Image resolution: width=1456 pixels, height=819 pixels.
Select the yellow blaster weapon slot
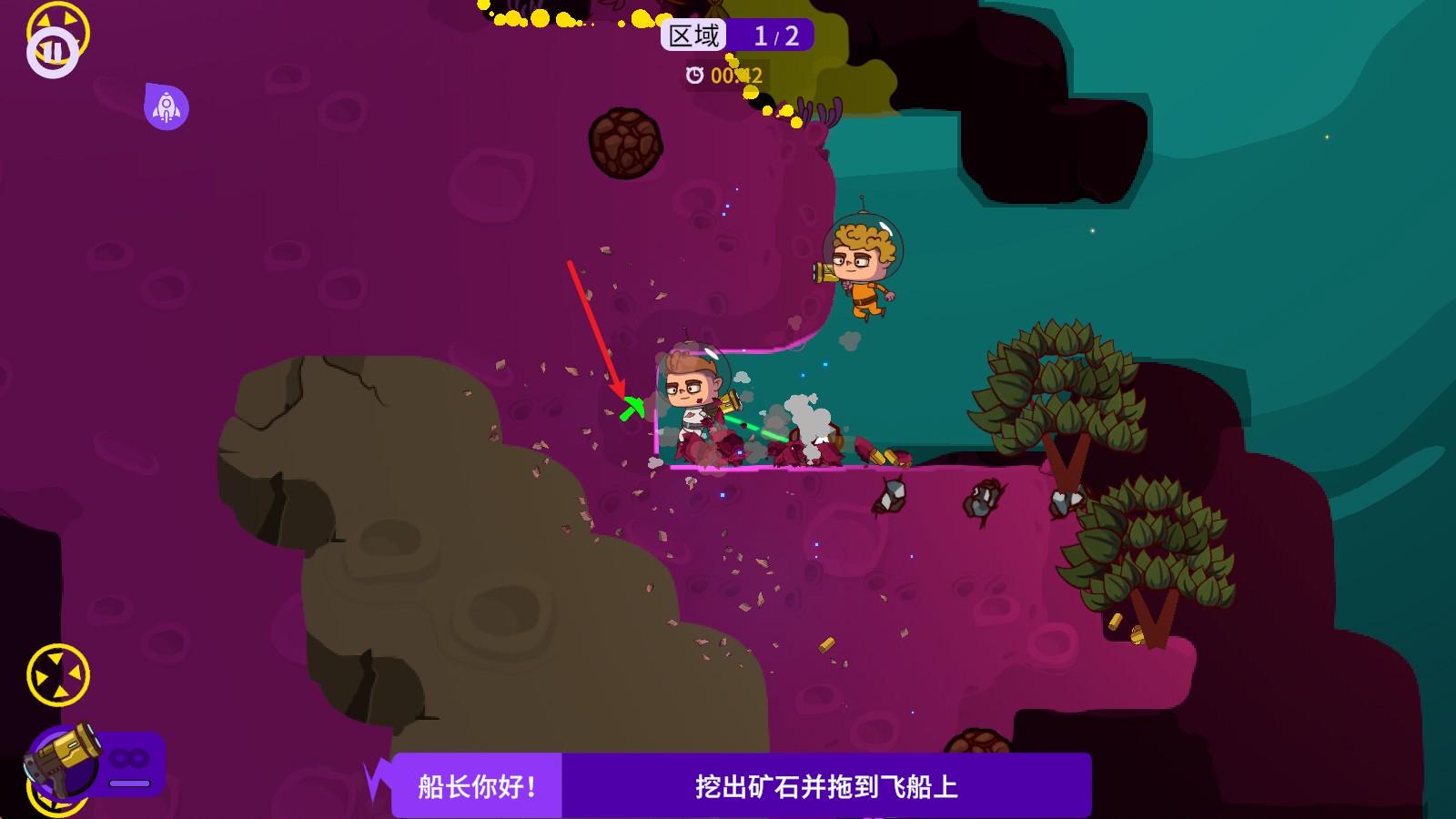pyautogui.click(x=66, y=760)
